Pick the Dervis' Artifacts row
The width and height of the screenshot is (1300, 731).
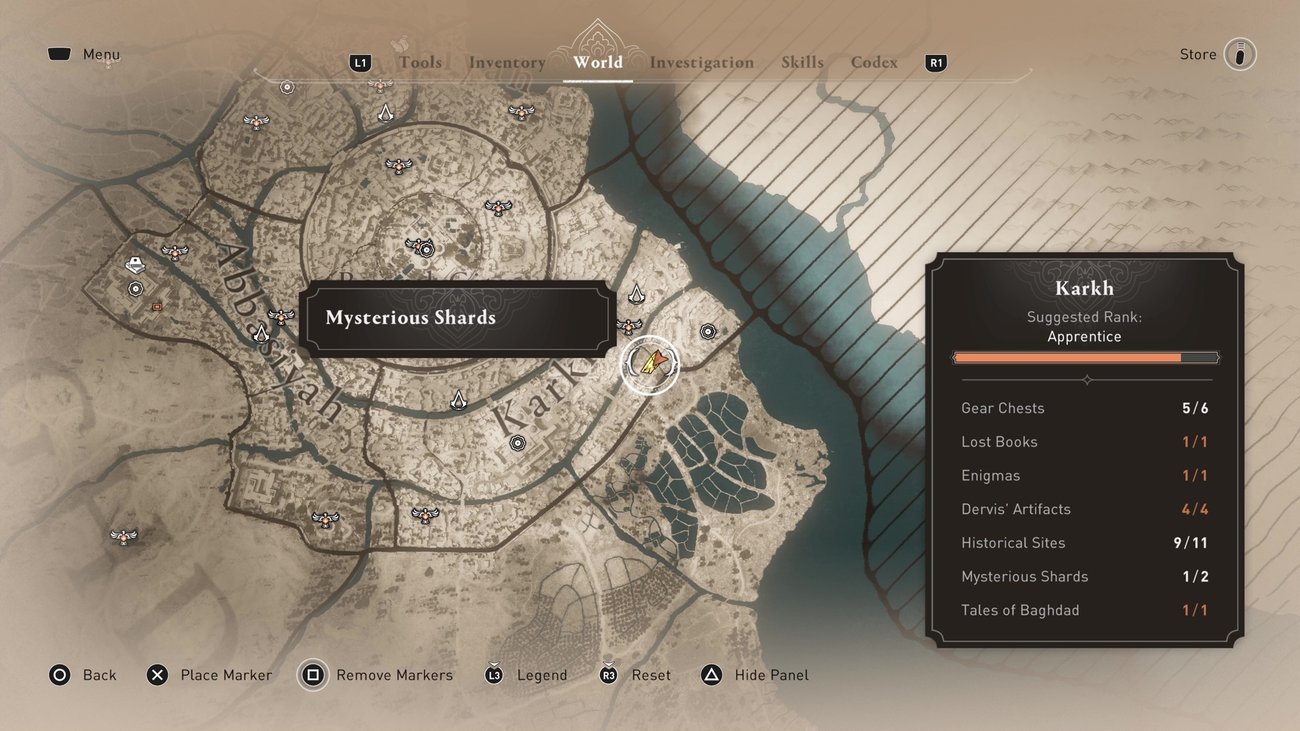[1085, 509]
